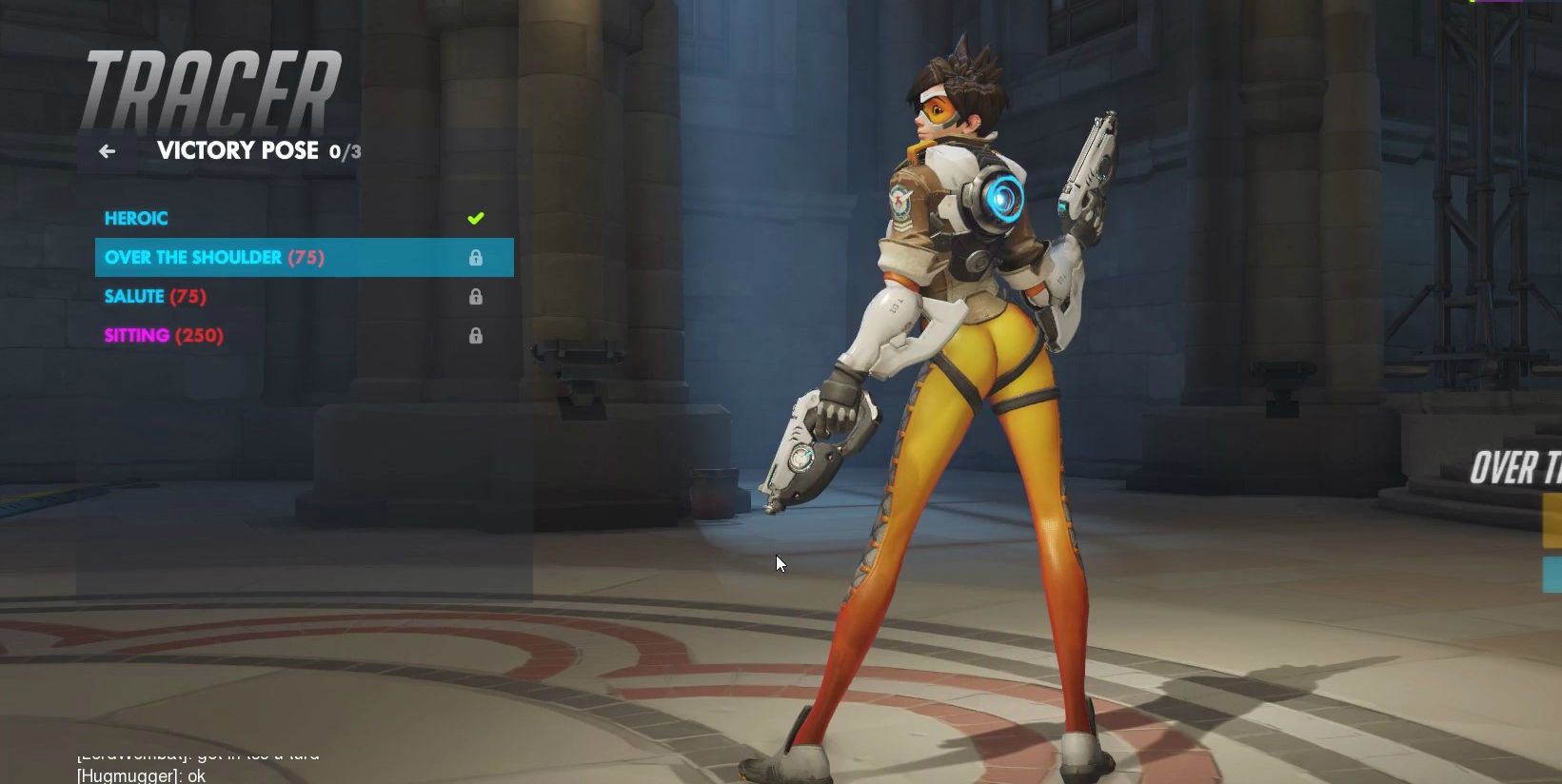The height and width of the screenshot is (784, 1562).
Task: Select the Heroic victory pose
Action: 136,219
